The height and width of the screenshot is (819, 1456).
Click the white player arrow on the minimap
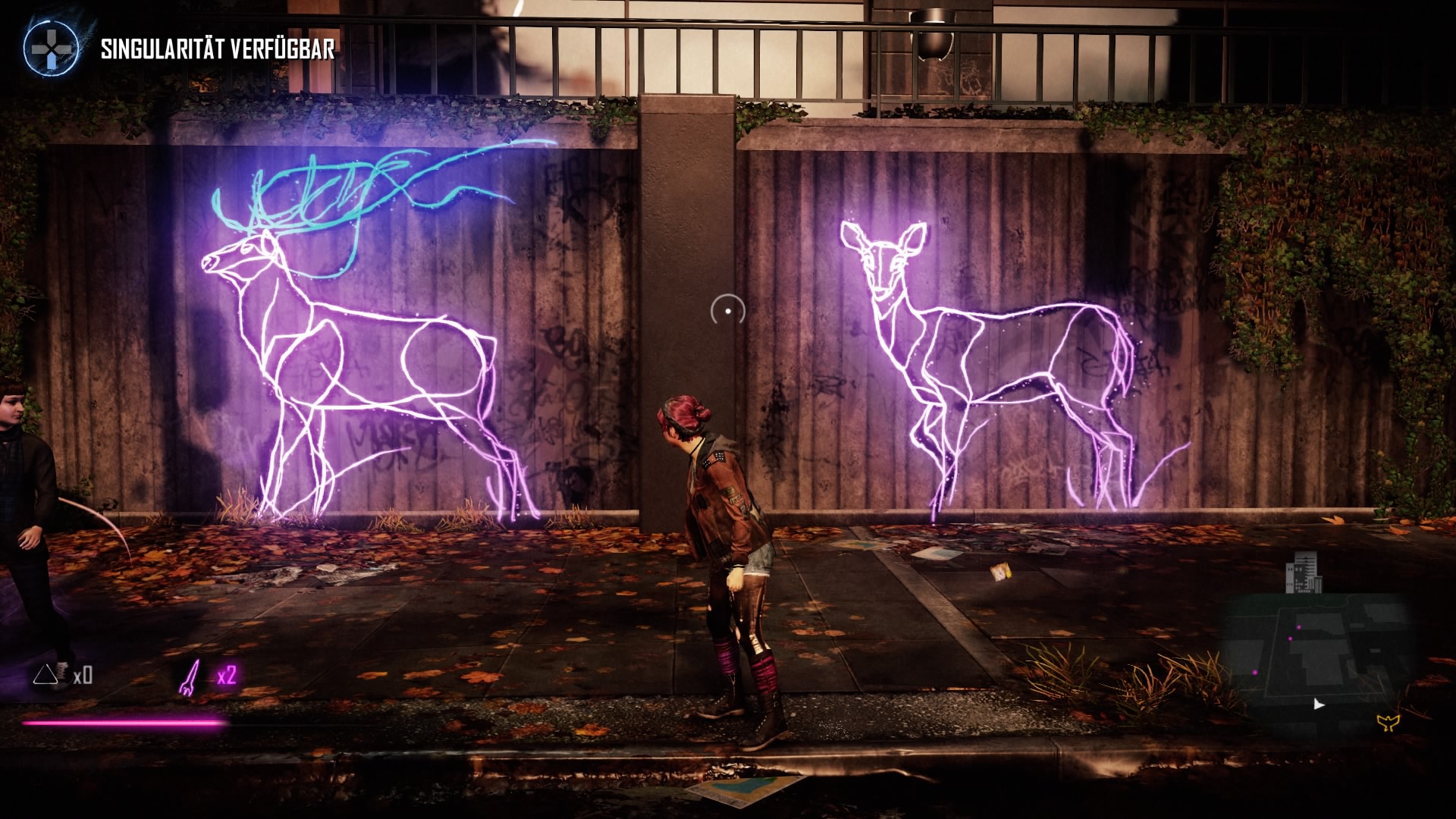coord(1318,704)
